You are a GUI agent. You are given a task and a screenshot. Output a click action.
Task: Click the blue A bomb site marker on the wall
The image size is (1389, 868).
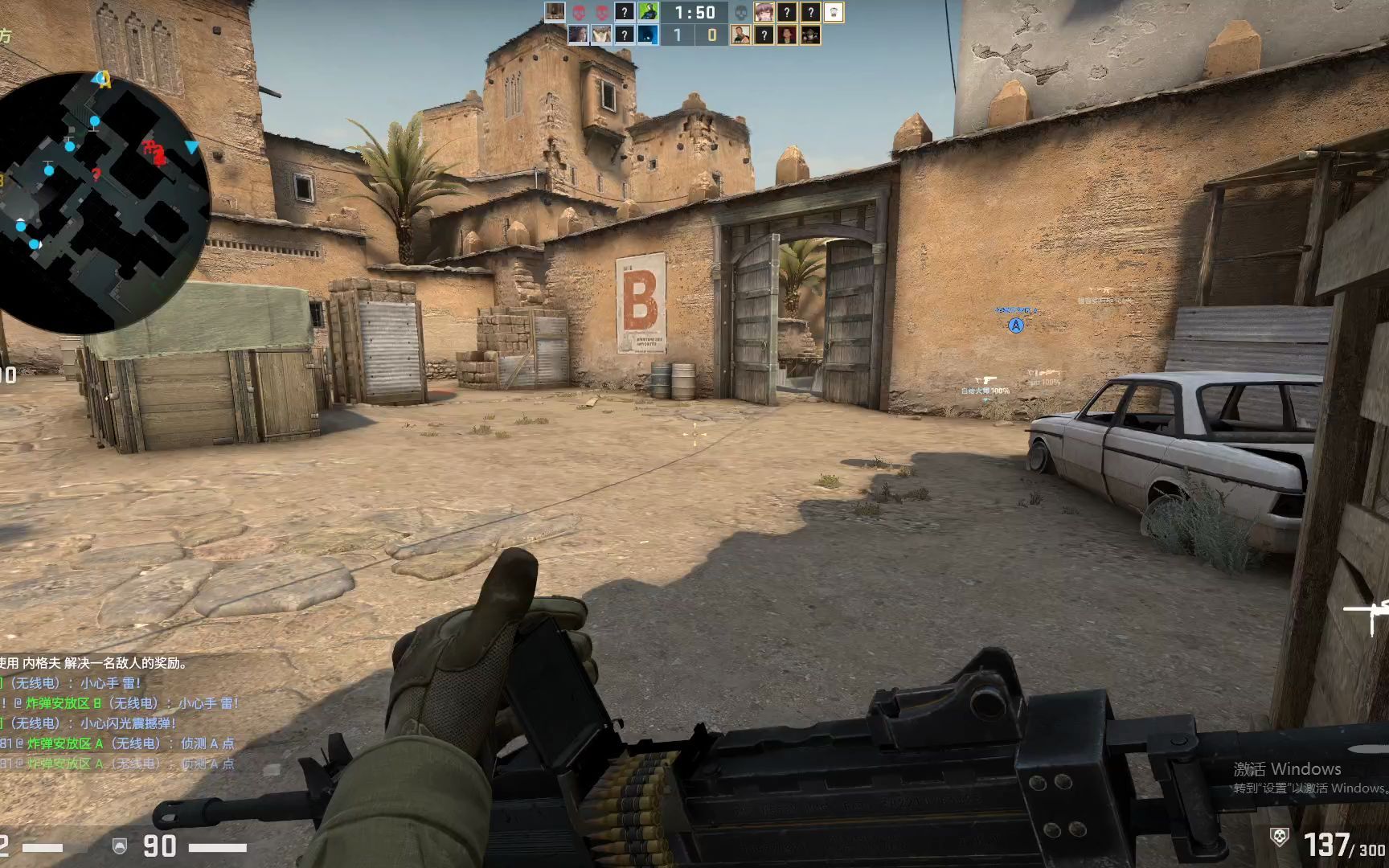tap(1015, 327)
